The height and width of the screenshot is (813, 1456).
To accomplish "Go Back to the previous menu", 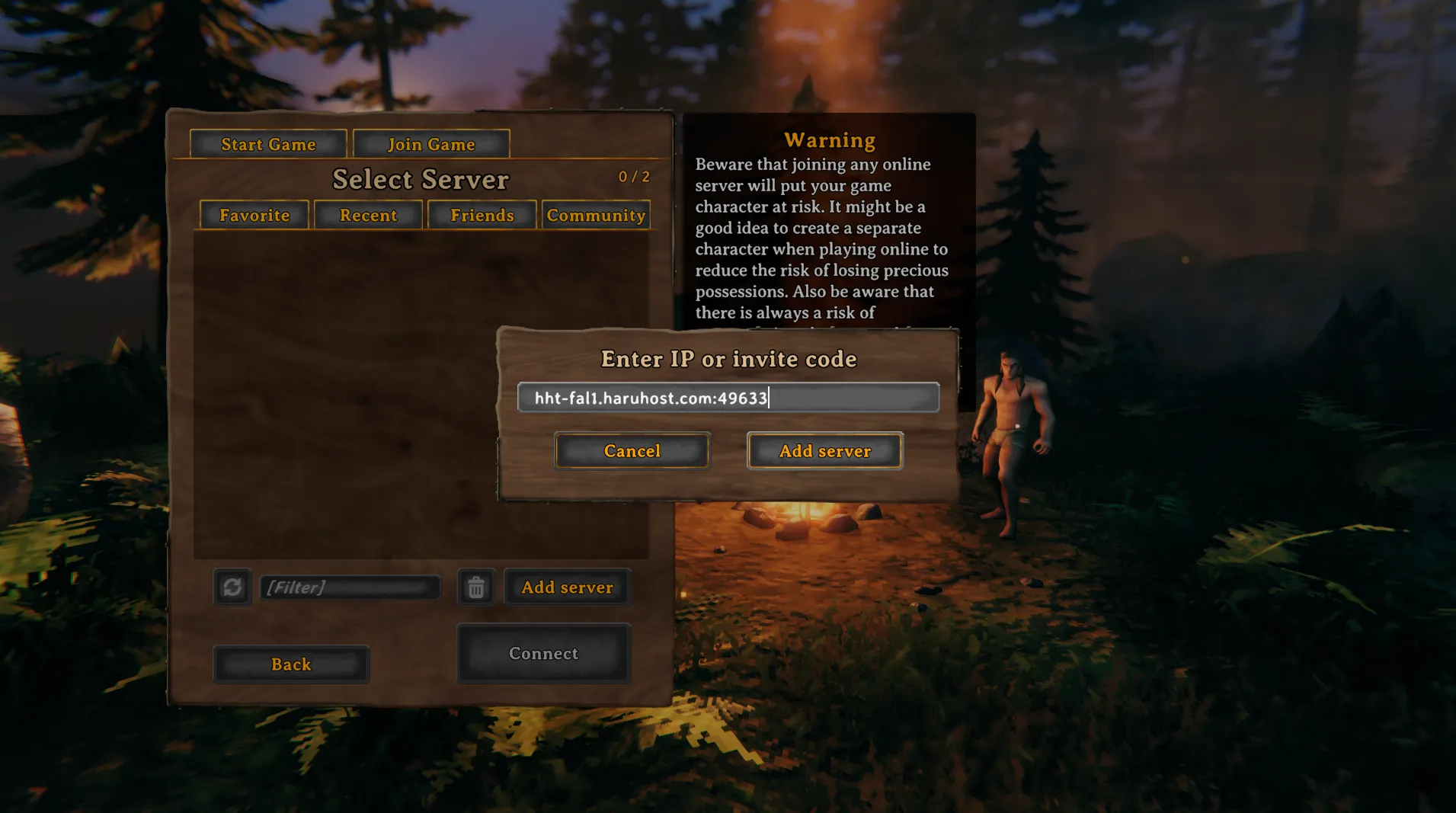I will click(291, 664).
